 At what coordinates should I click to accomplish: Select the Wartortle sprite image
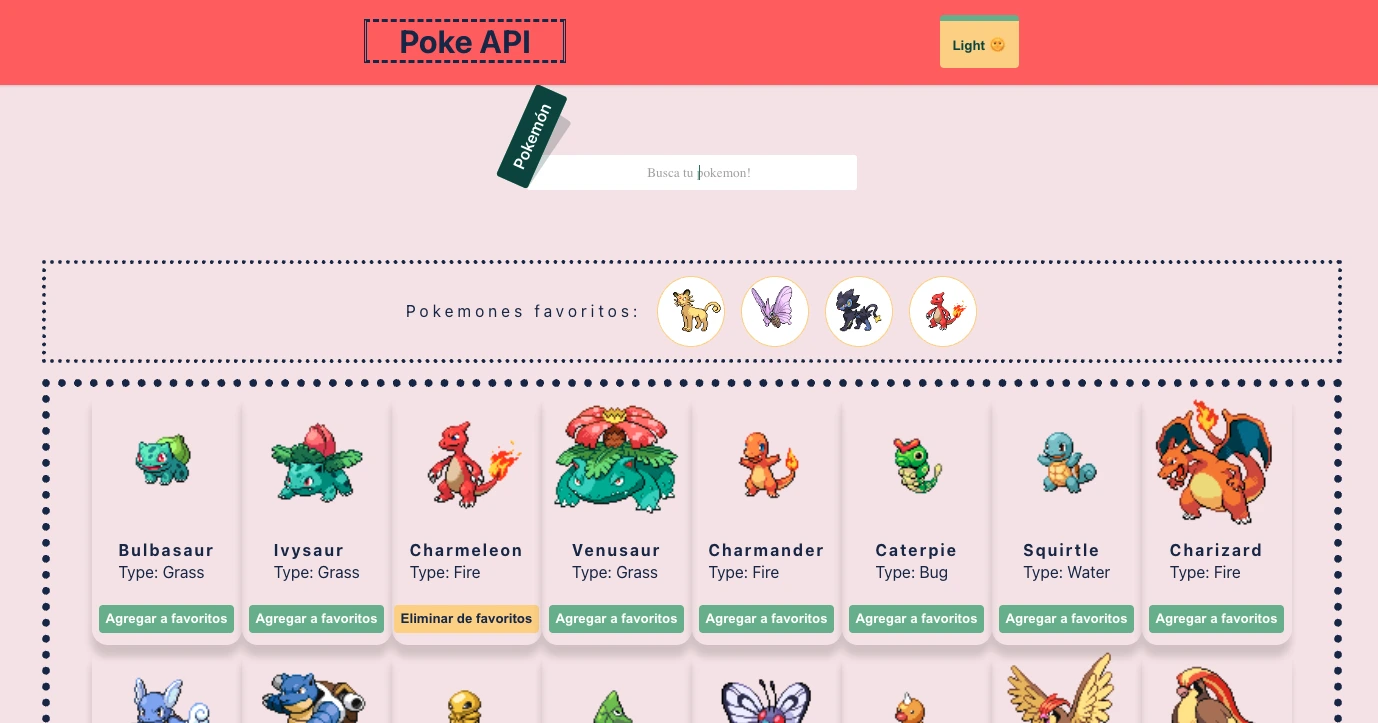166,700
